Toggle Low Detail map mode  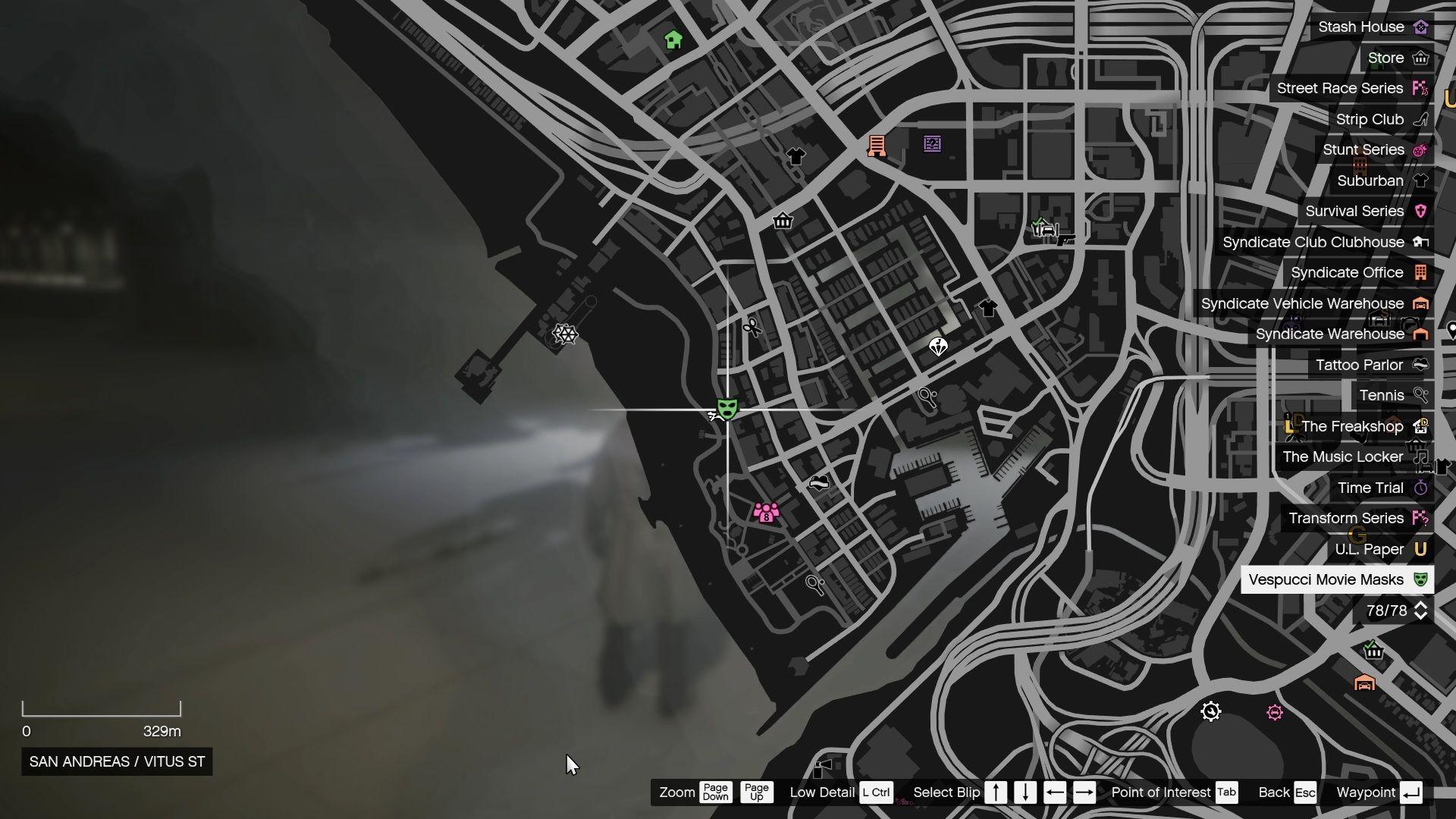(x=877, y=792)
